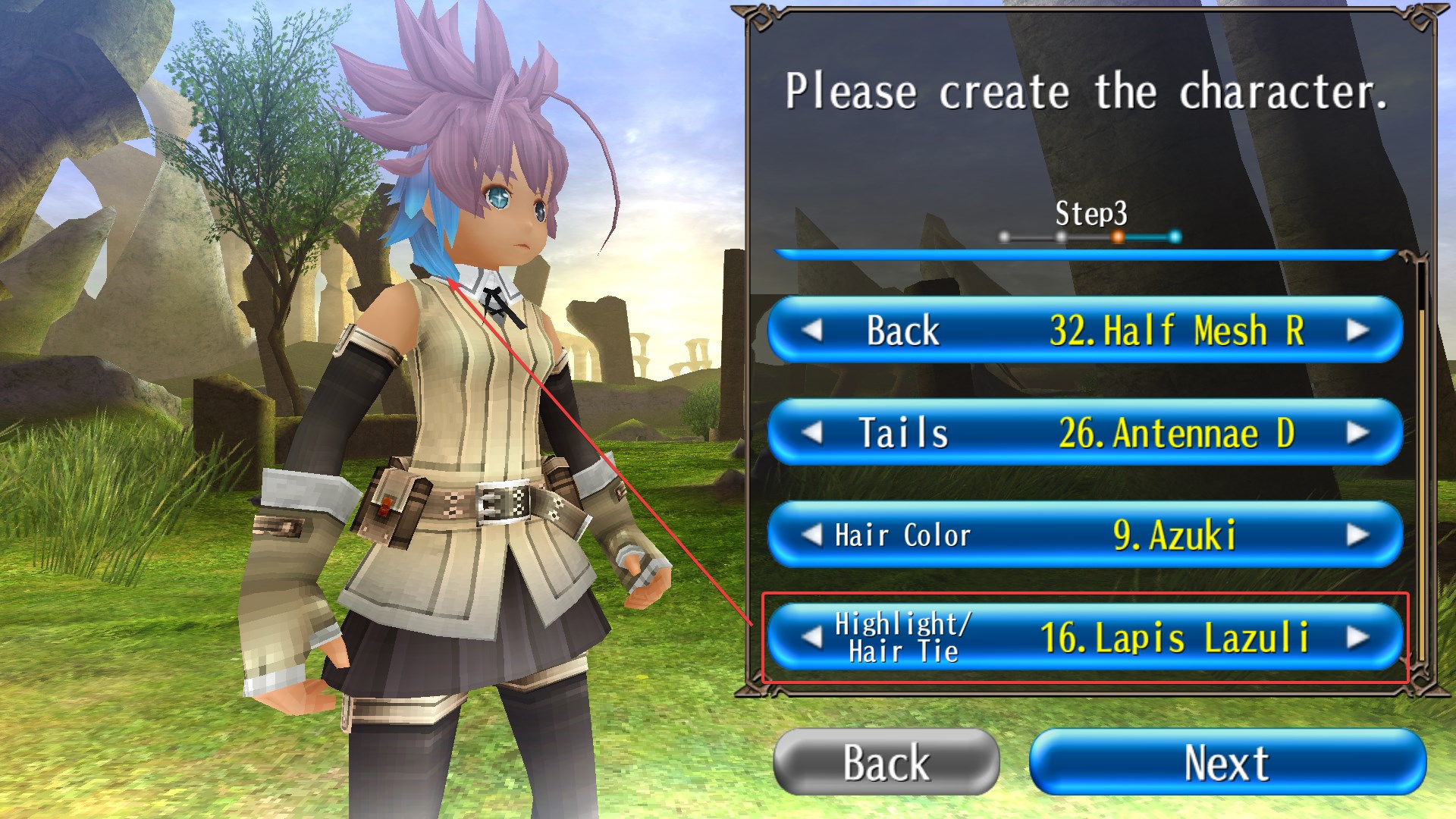Switch to previous Tails style
1456x819 pixels.
[812, 433]
